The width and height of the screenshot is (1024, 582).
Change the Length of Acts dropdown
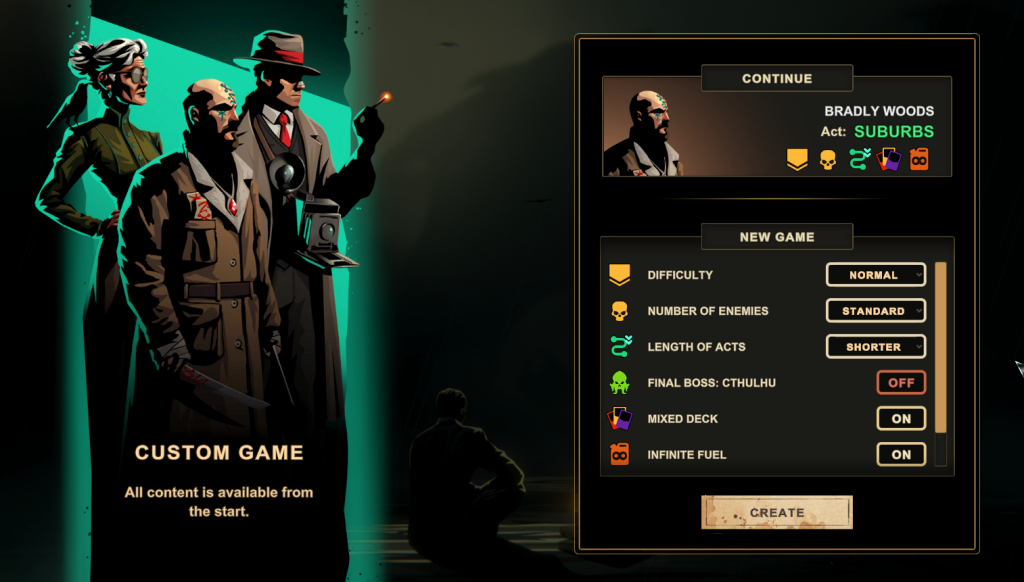pos(875,347)
